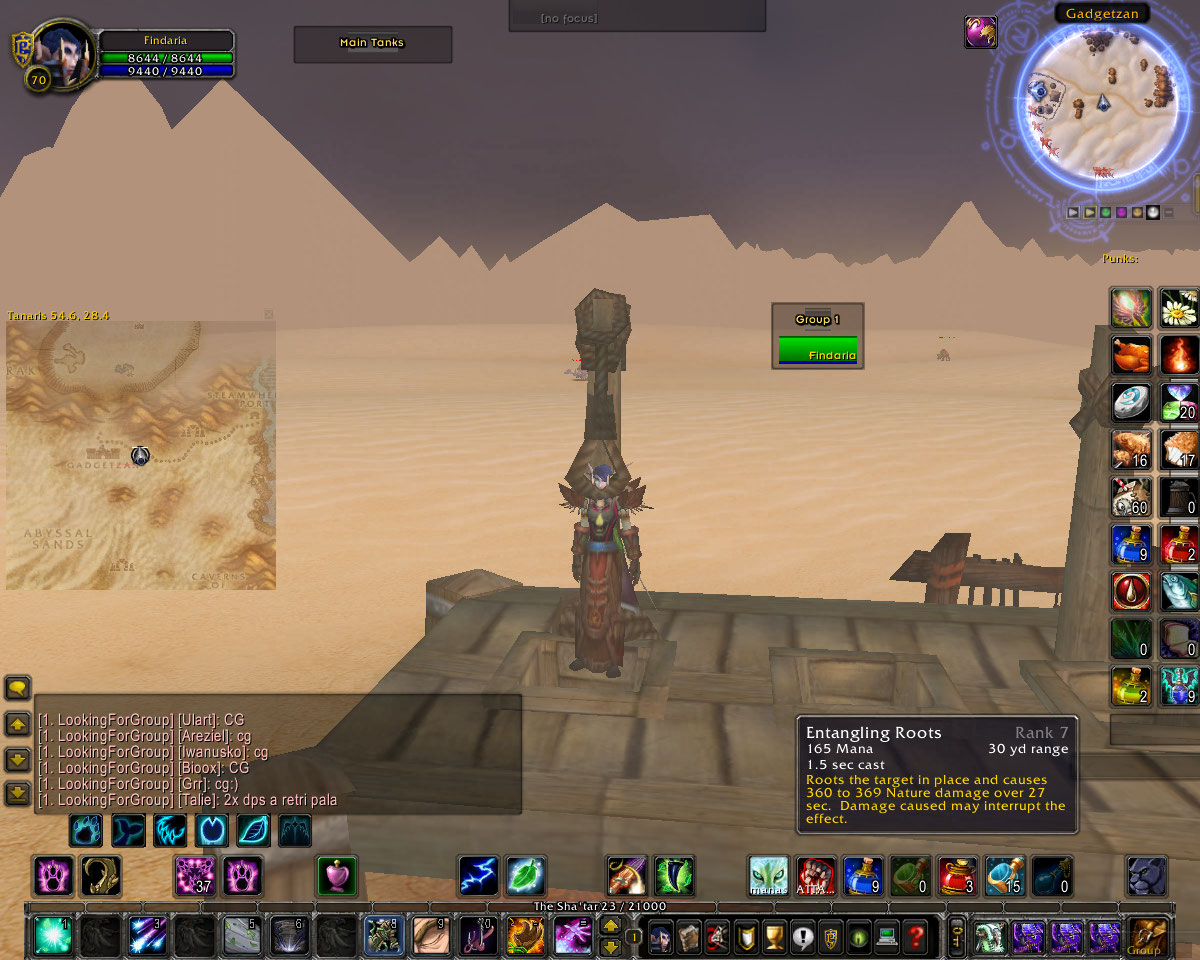Screen dimensions: 1200x960
Task: Cast the green leaf healing spell
Action: tap(525, 876)
